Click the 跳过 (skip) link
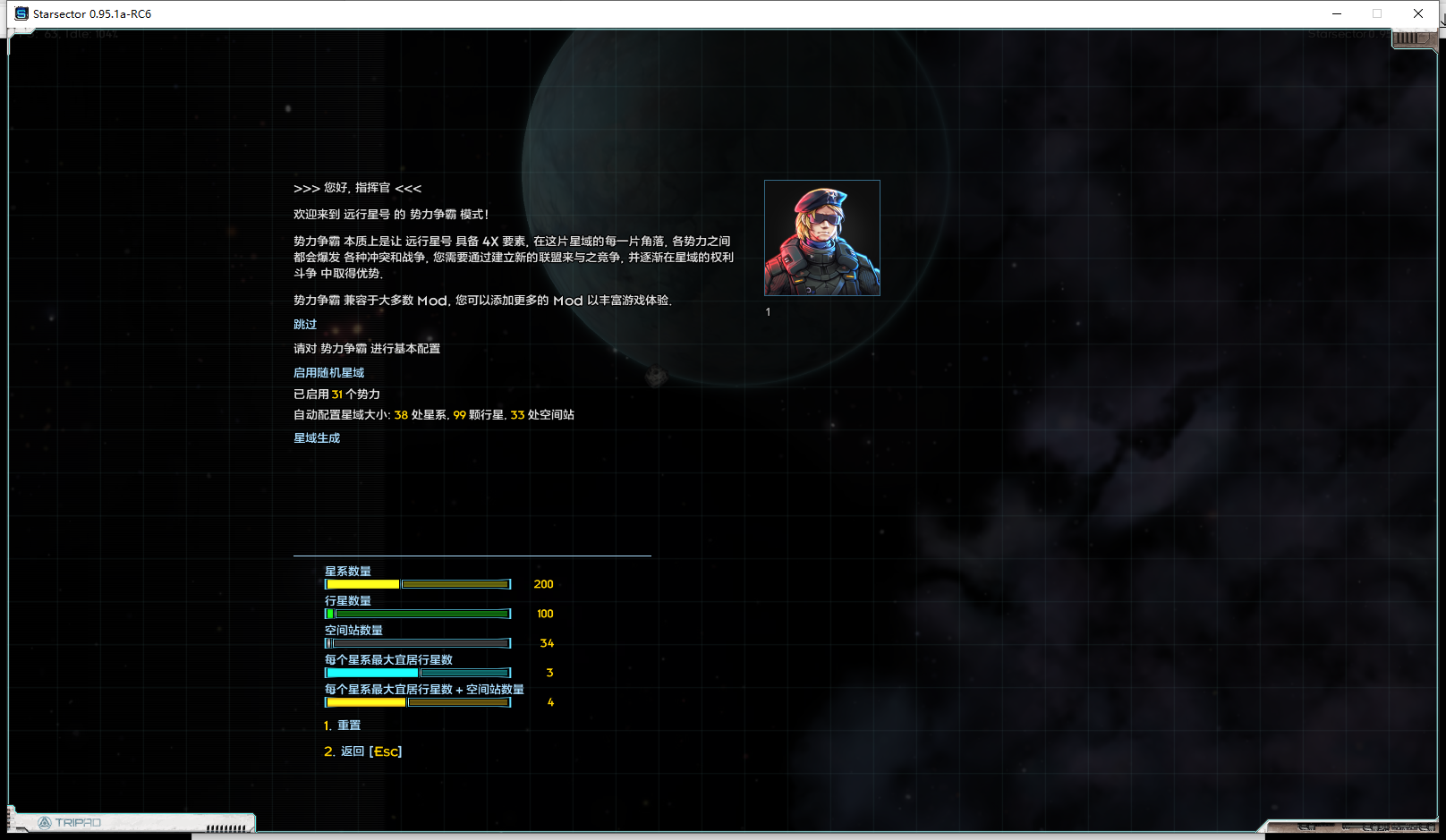Viewport: 1446px width, 840px height. click(x=304, y=324)
